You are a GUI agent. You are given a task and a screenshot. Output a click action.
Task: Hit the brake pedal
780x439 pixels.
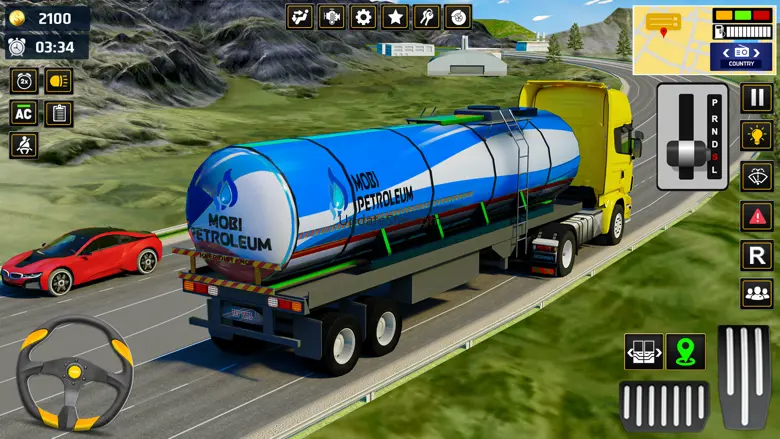[664, 405]
